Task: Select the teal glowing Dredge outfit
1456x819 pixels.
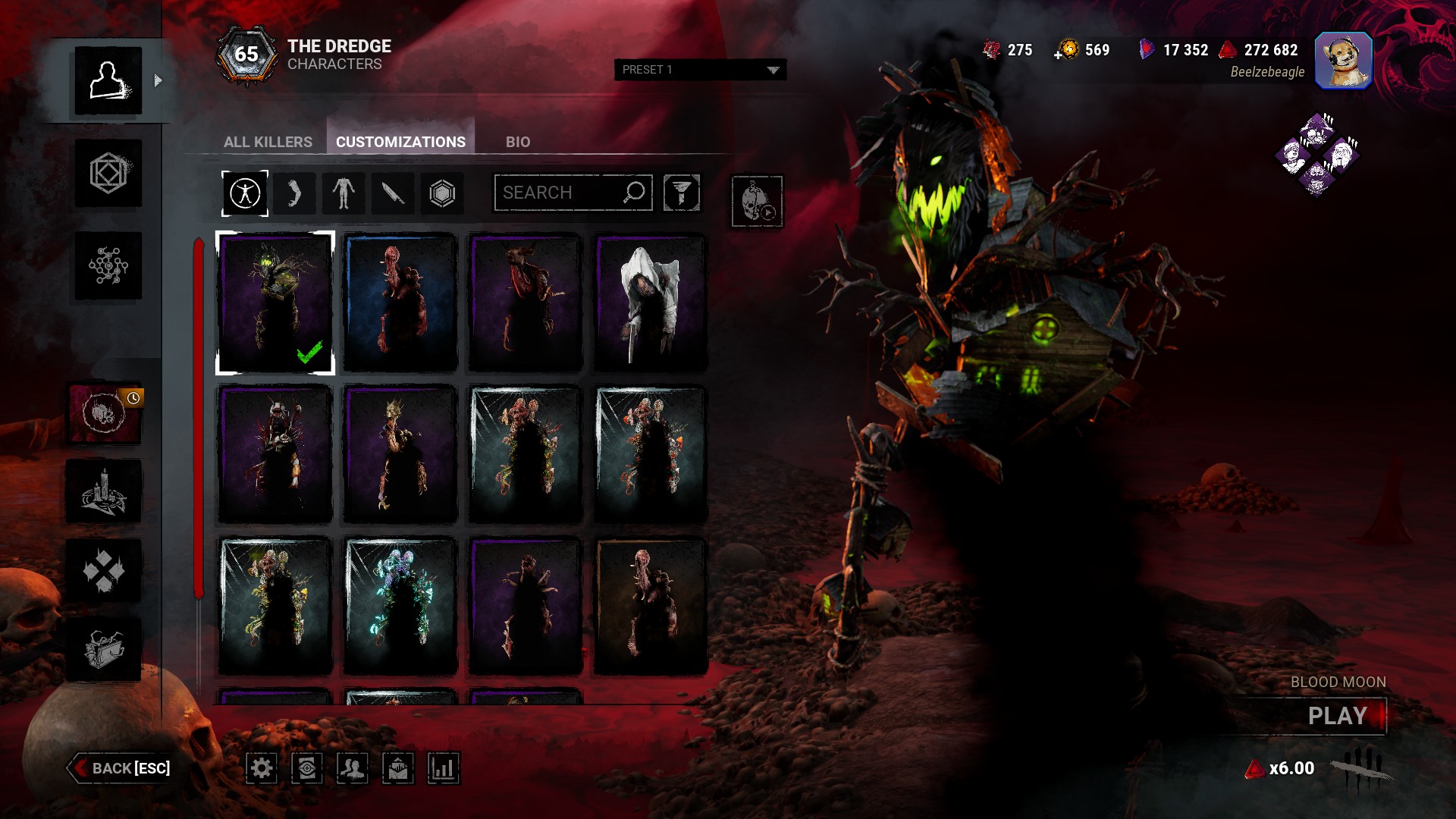Action: [400, 605]
